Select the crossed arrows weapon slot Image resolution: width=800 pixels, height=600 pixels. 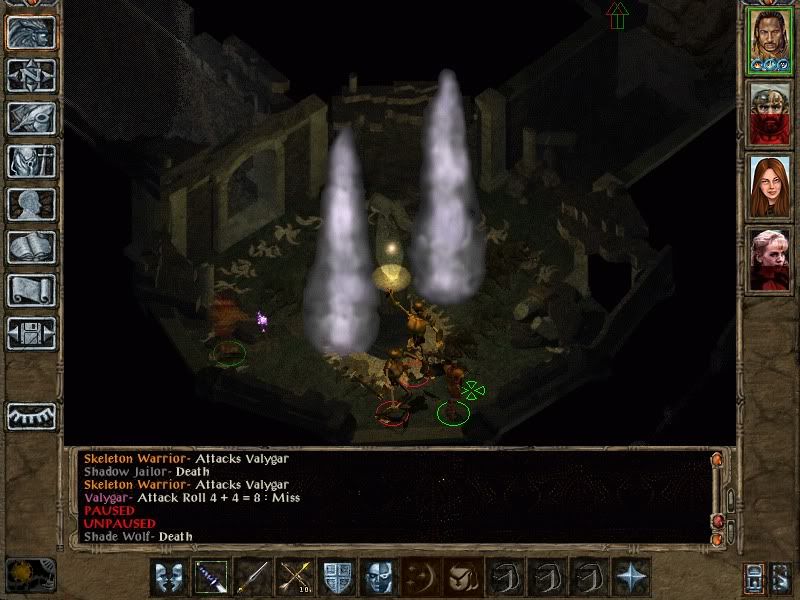[x=294, y=577]
